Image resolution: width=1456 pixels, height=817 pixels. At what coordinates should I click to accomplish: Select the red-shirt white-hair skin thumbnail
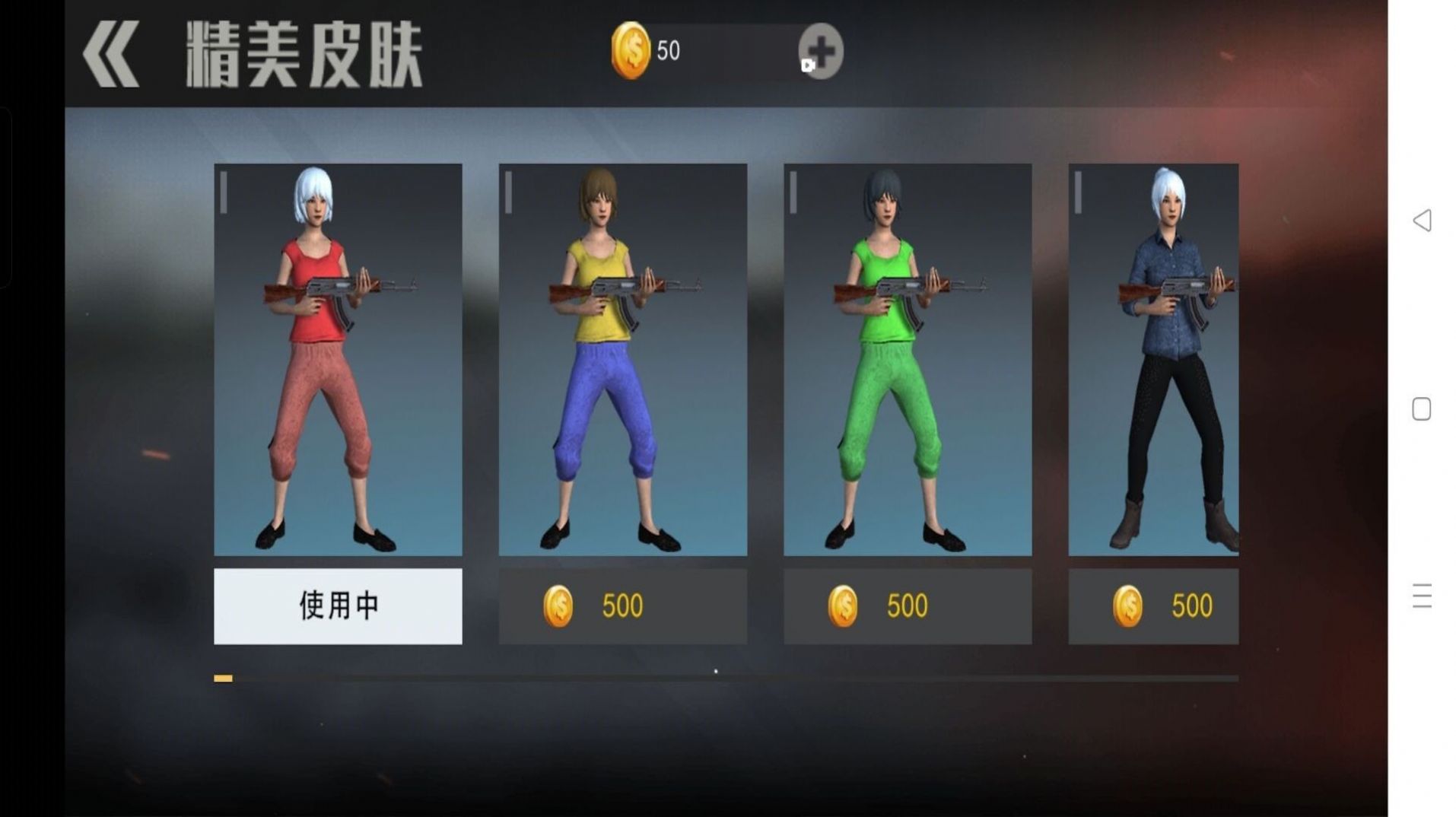point(338,358)
